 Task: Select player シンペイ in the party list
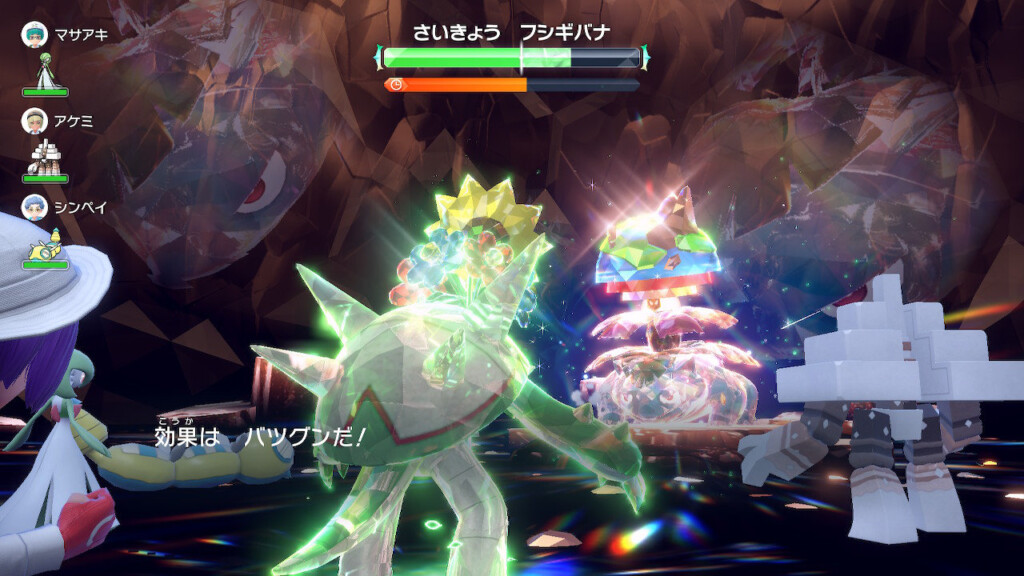pyautogui.click(x=58, y=207)
